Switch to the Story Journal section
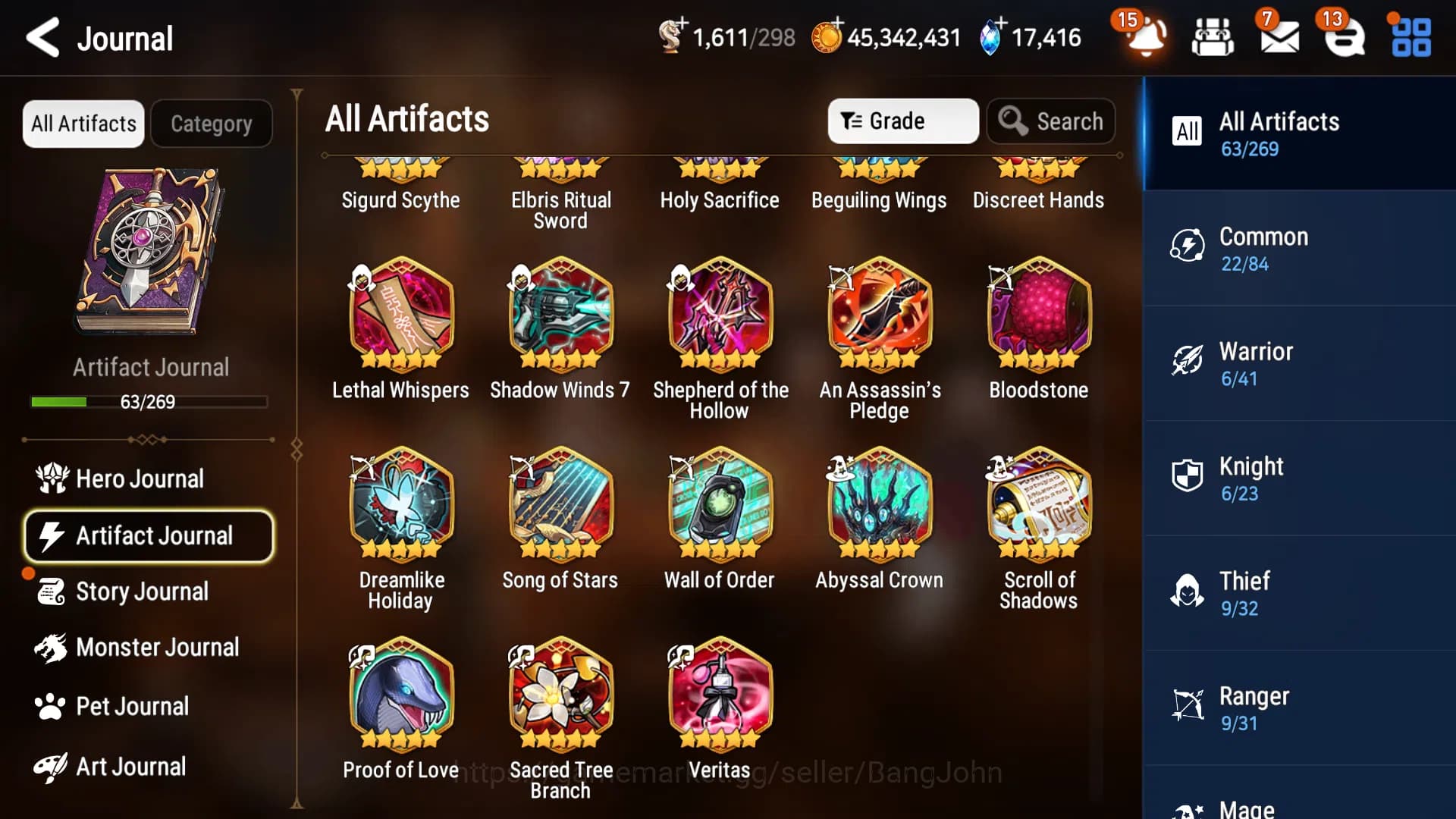Screen dimensions: 1456x819 142,591
